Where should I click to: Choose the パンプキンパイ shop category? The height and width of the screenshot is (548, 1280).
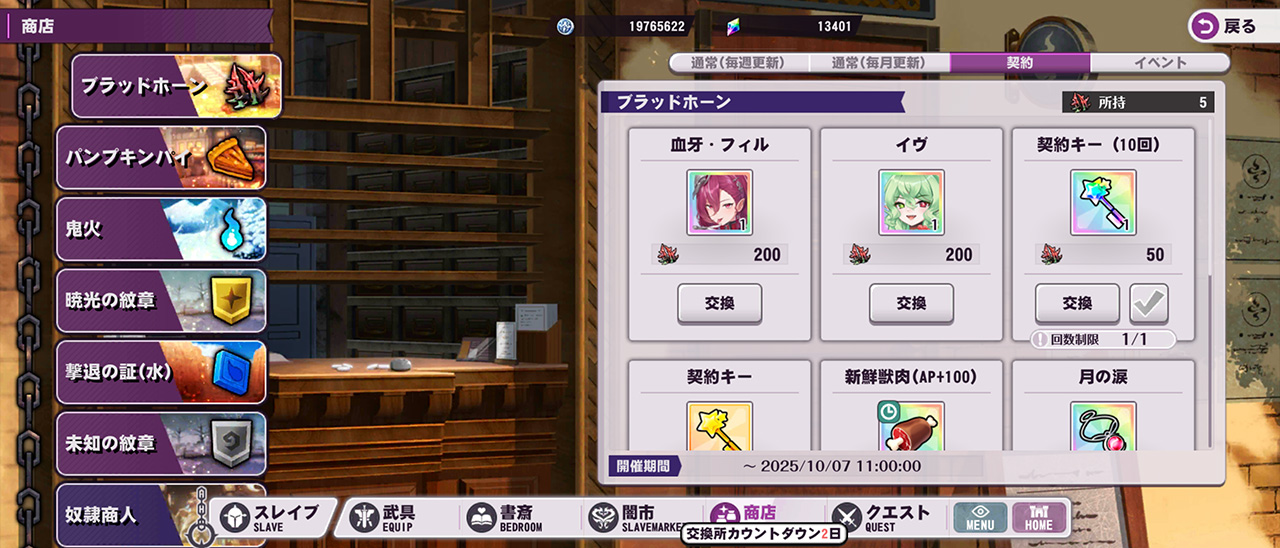pyautogui.click(x=161, y=158)
